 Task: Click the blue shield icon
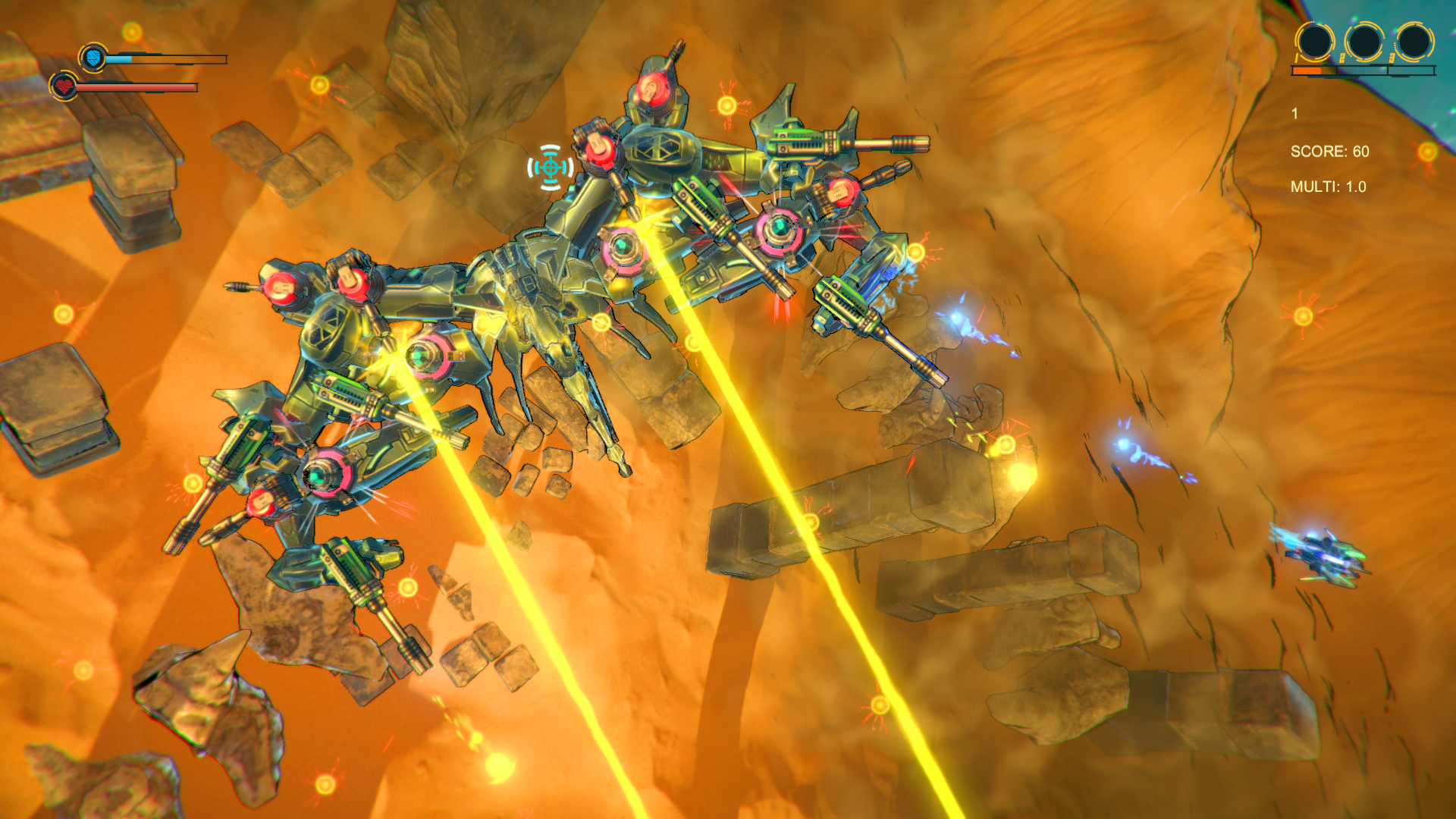pyautogui.click(x=93, y=57)
